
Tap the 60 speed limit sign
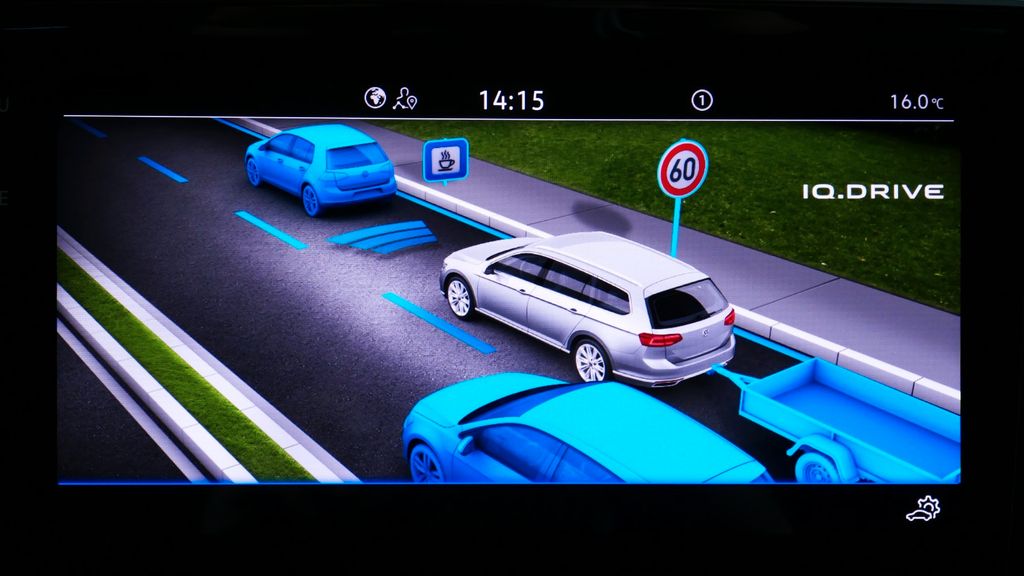682,169
